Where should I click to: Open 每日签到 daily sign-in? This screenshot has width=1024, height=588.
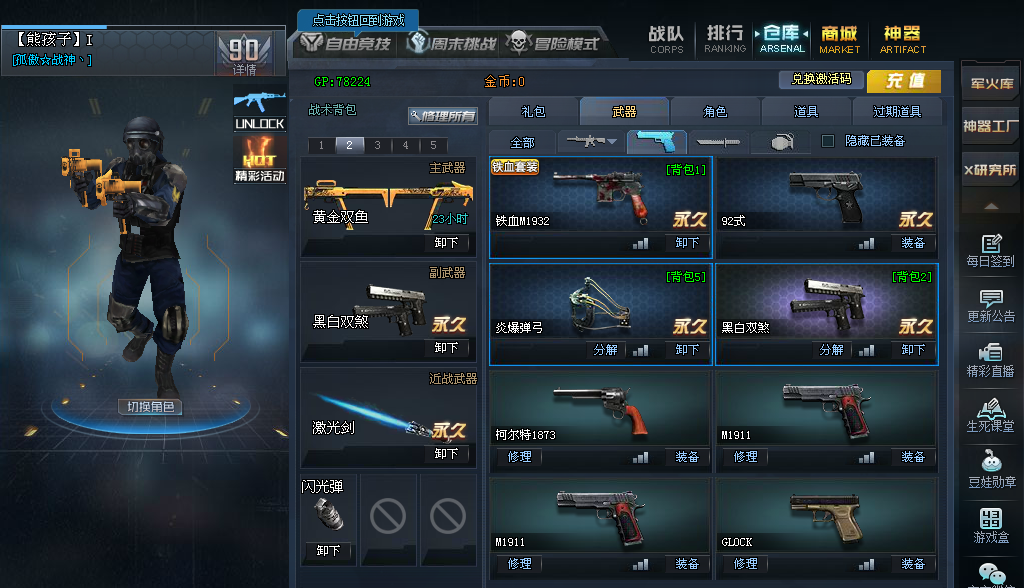[990, 250]
